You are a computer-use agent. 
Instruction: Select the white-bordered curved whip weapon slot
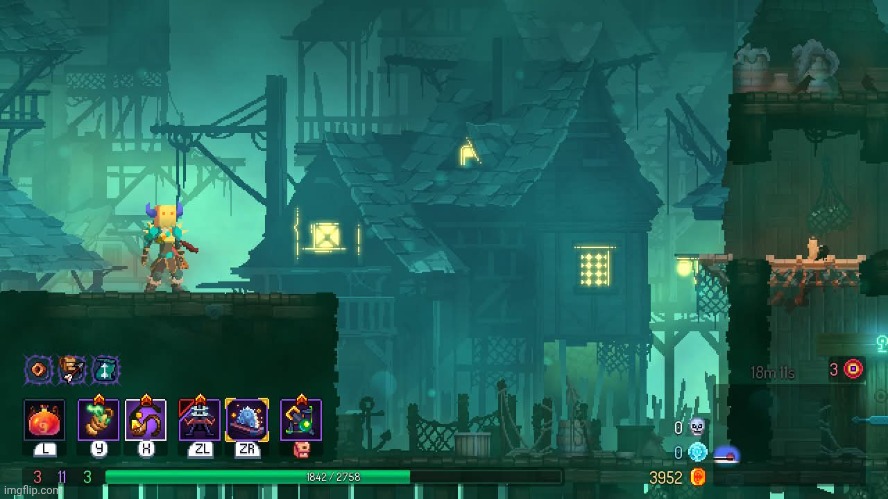coord(145,420)
